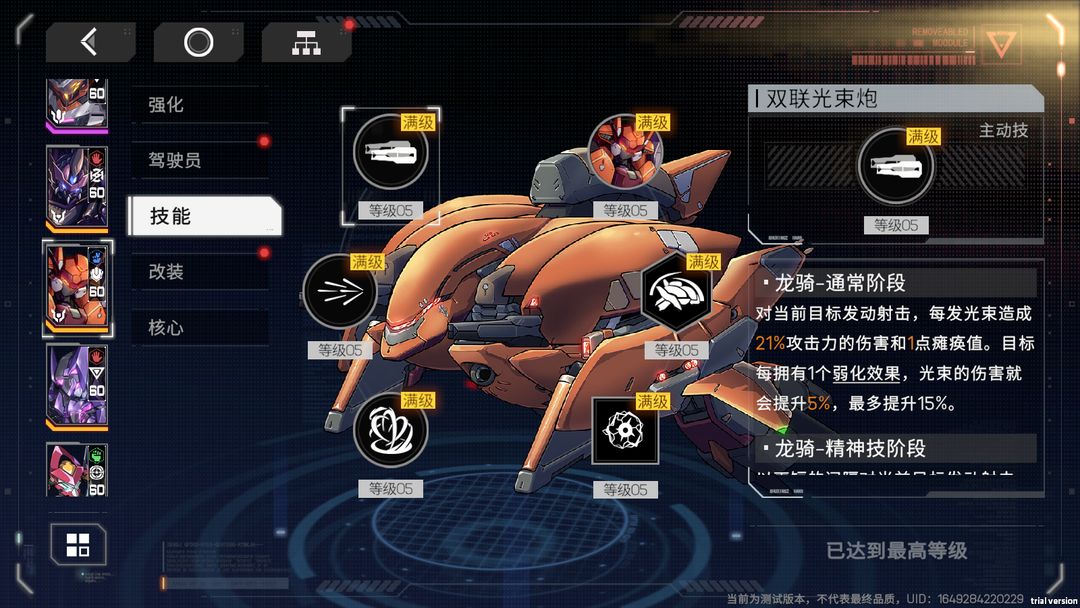This screenshot has height=608, width=1080.
Task: Open the 强化 enhancement tab
Action: click(x=198, y=104)
